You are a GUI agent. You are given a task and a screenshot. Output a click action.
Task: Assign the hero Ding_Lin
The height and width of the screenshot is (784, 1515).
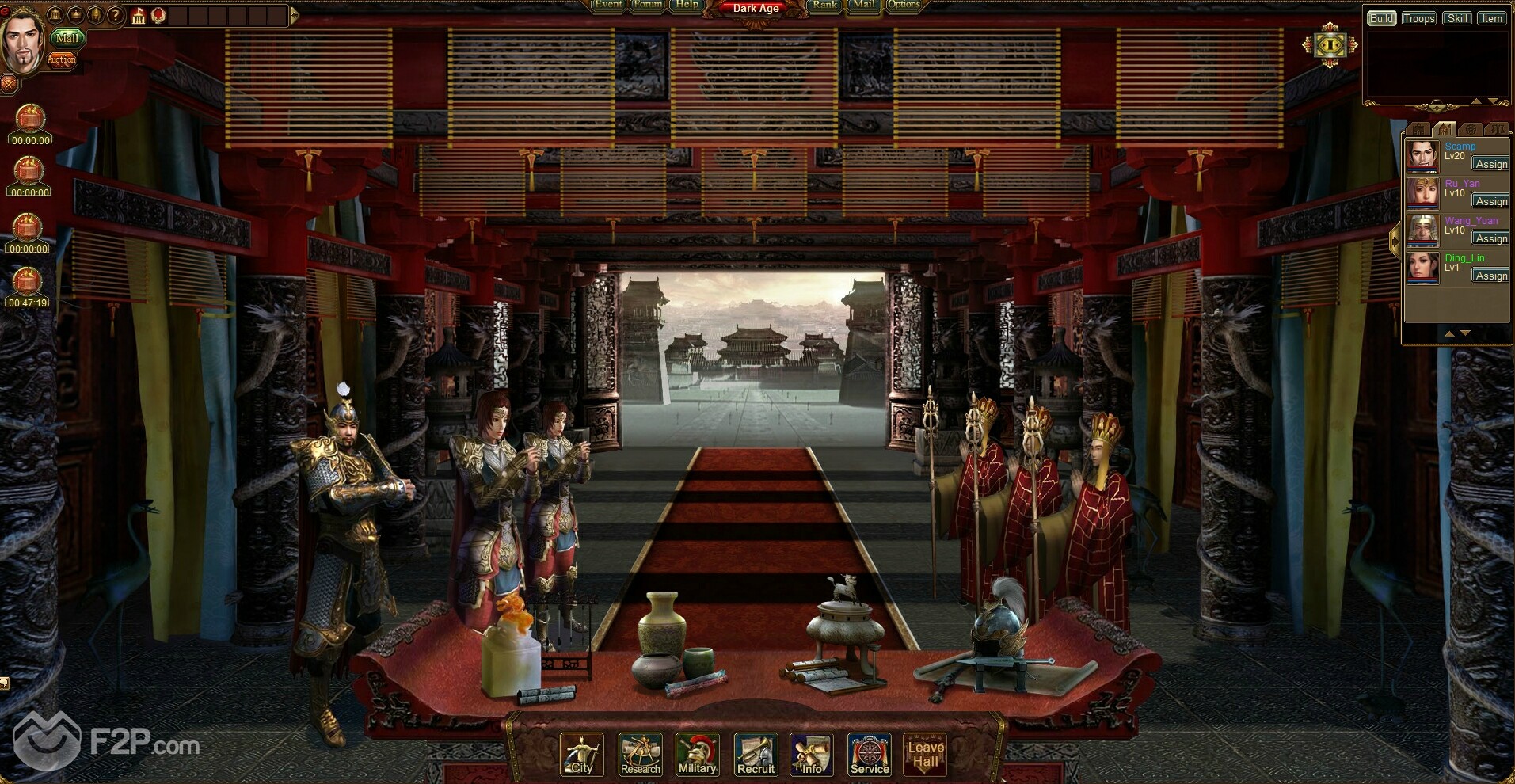(x=1491, y=276)
